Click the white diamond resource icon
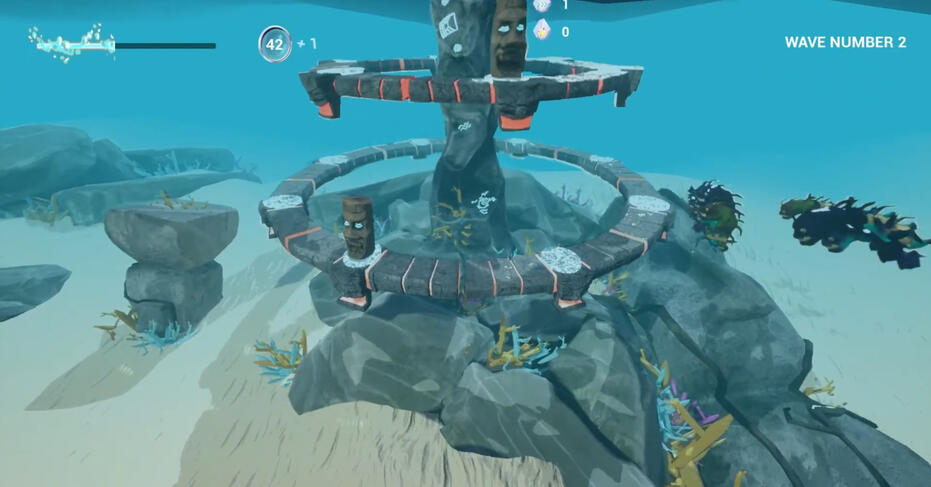 tap(542, 5)
